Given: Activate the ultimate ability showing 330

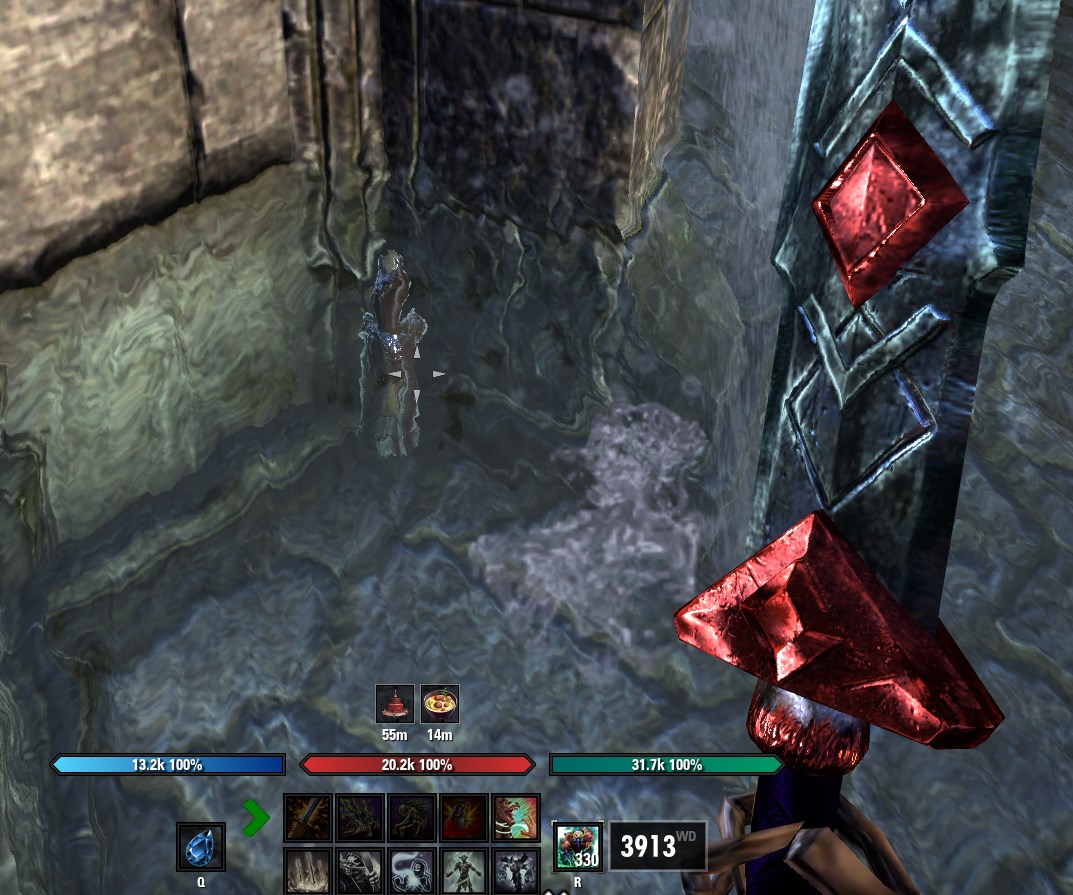Looking at the screenshot, I should click(578, 846).
